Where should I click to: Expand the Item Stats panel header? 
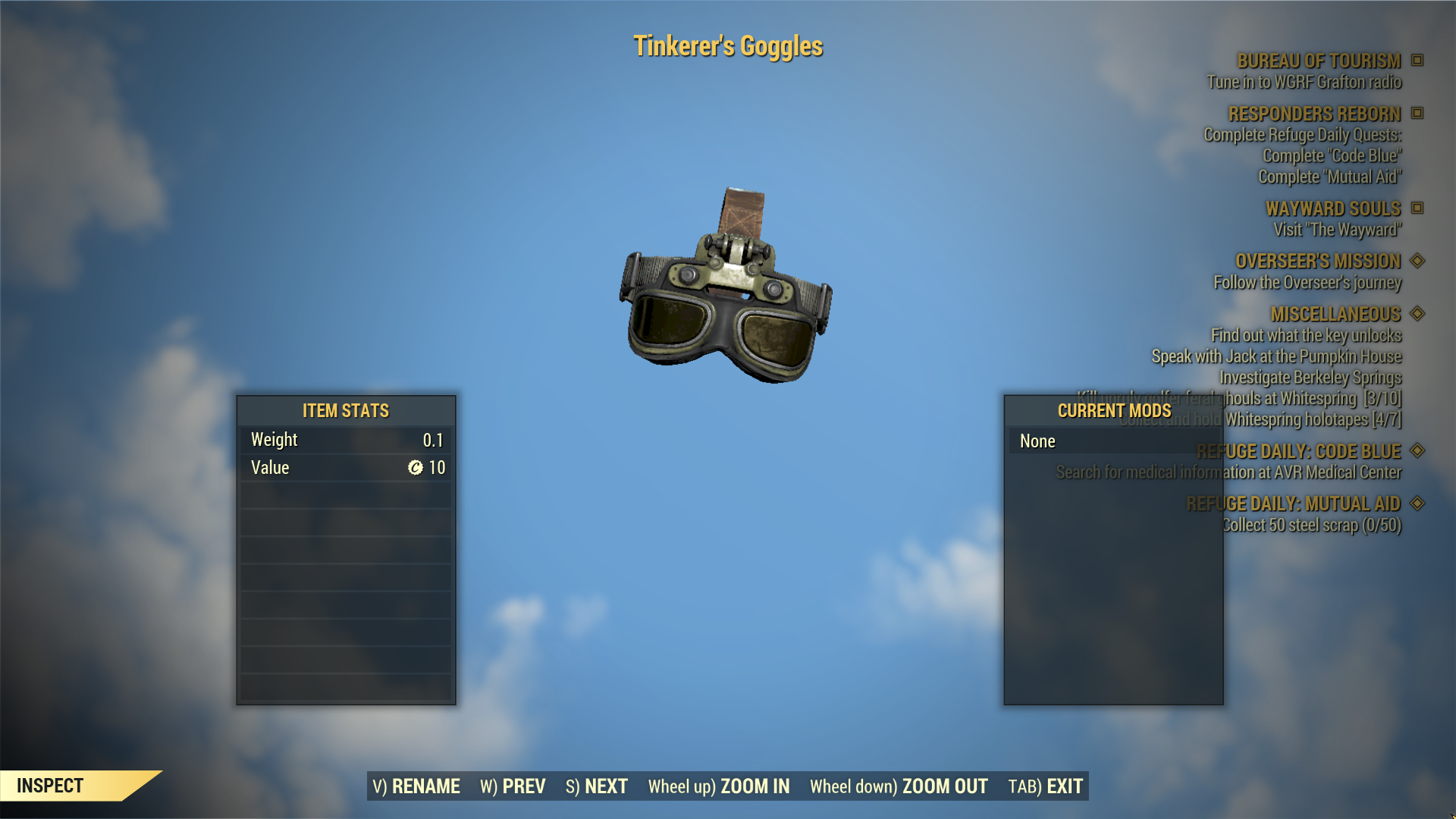tap(345, 410)
